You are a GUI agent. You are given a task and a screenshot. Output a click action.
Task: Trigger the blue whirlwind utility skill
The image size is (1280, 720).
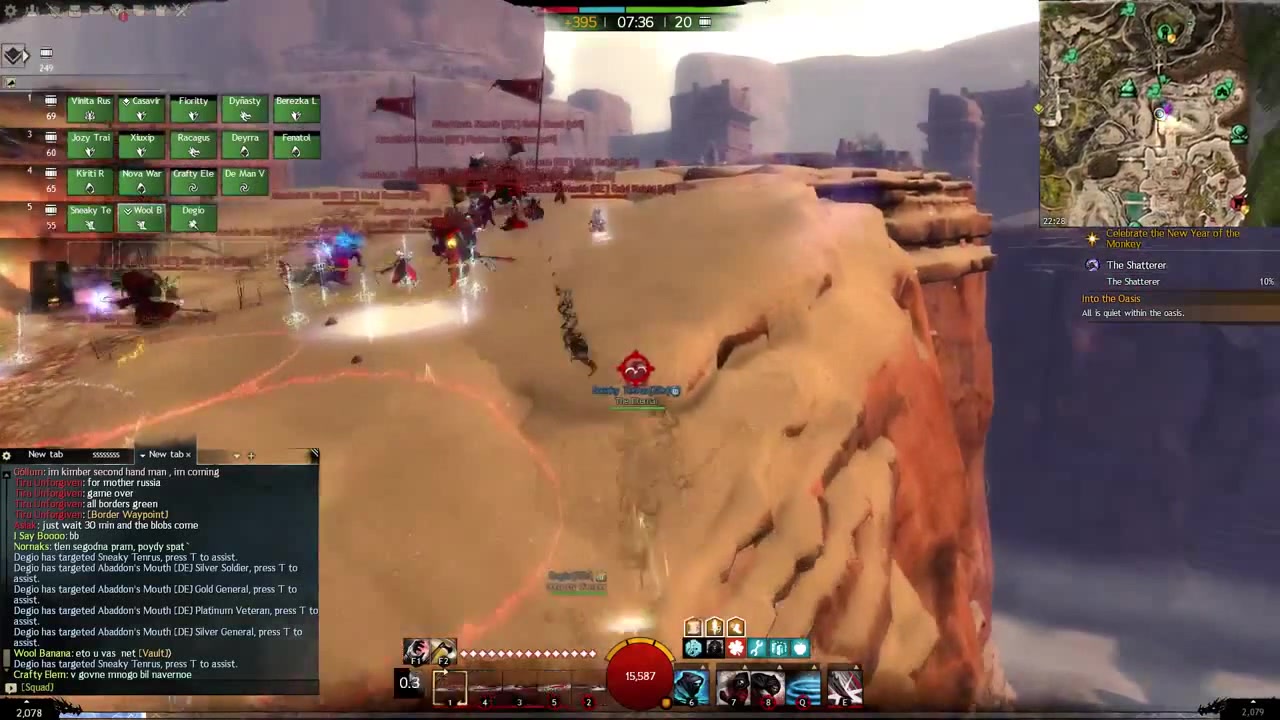pos(802,688)
